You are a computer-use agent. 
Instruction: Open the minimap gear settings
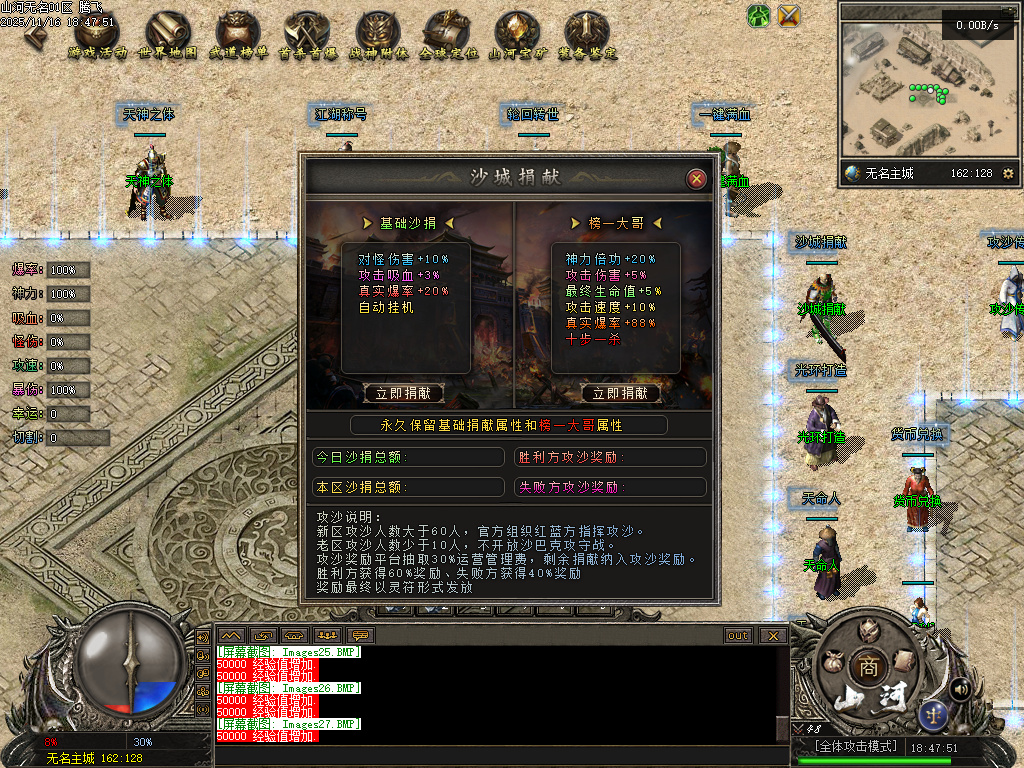(x=1007, y=174)
